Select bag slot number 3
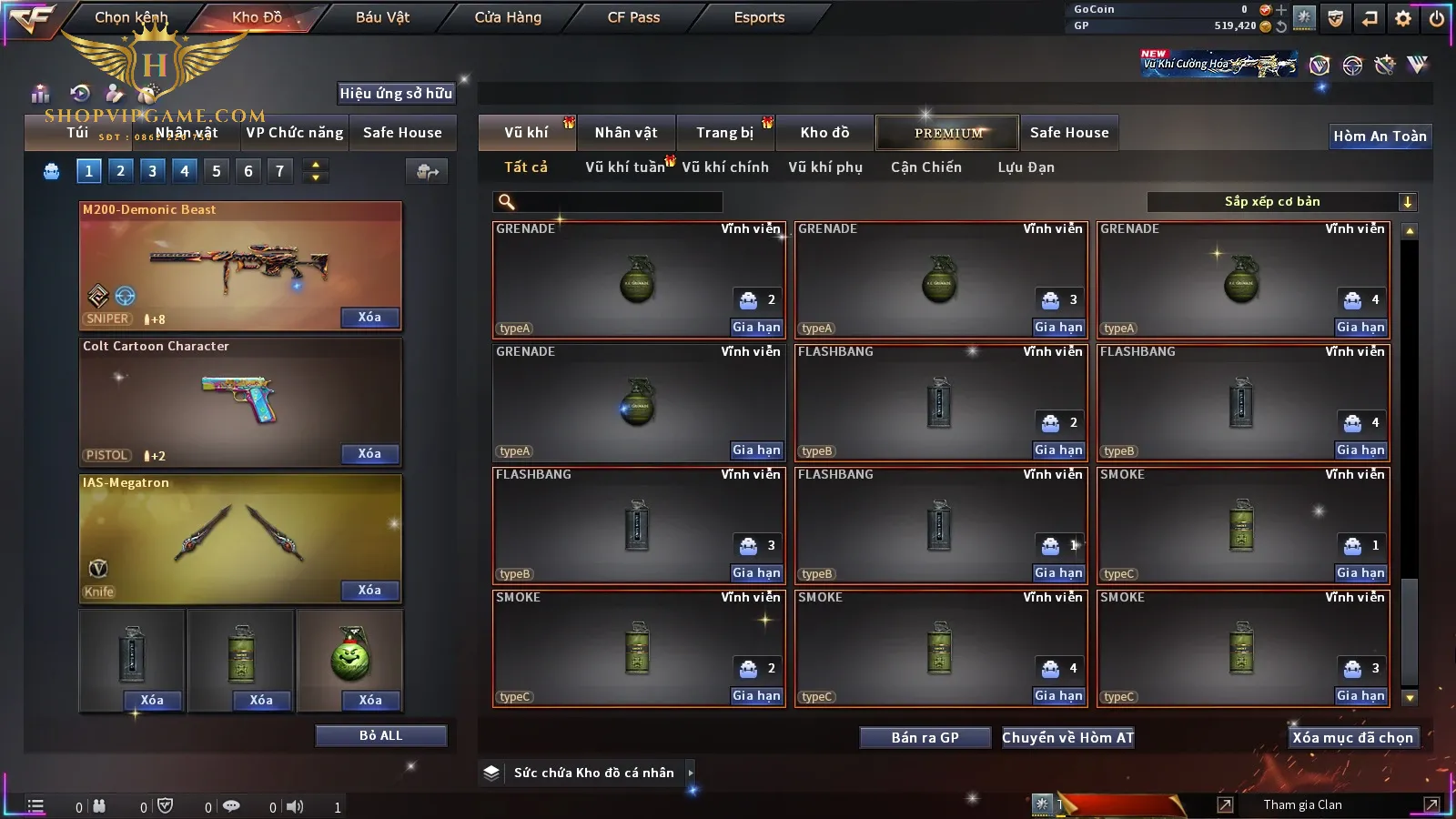The width and height of the screenshot is (1456, 819). click(x=152, y=171)
